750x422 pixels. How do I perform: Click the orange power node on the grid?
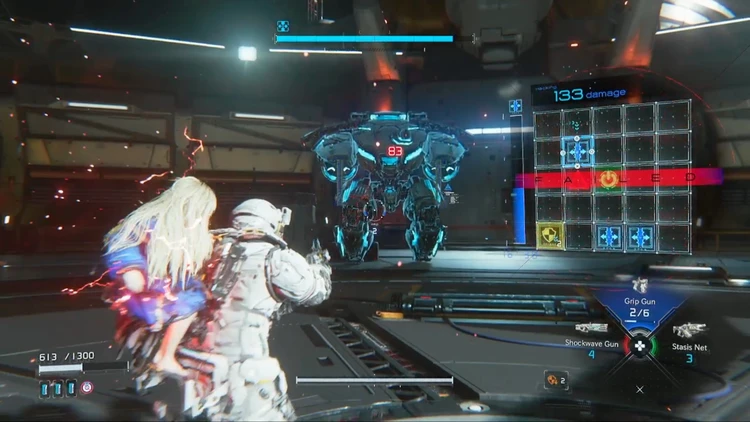pyautogui.click(x=608, y=179)
